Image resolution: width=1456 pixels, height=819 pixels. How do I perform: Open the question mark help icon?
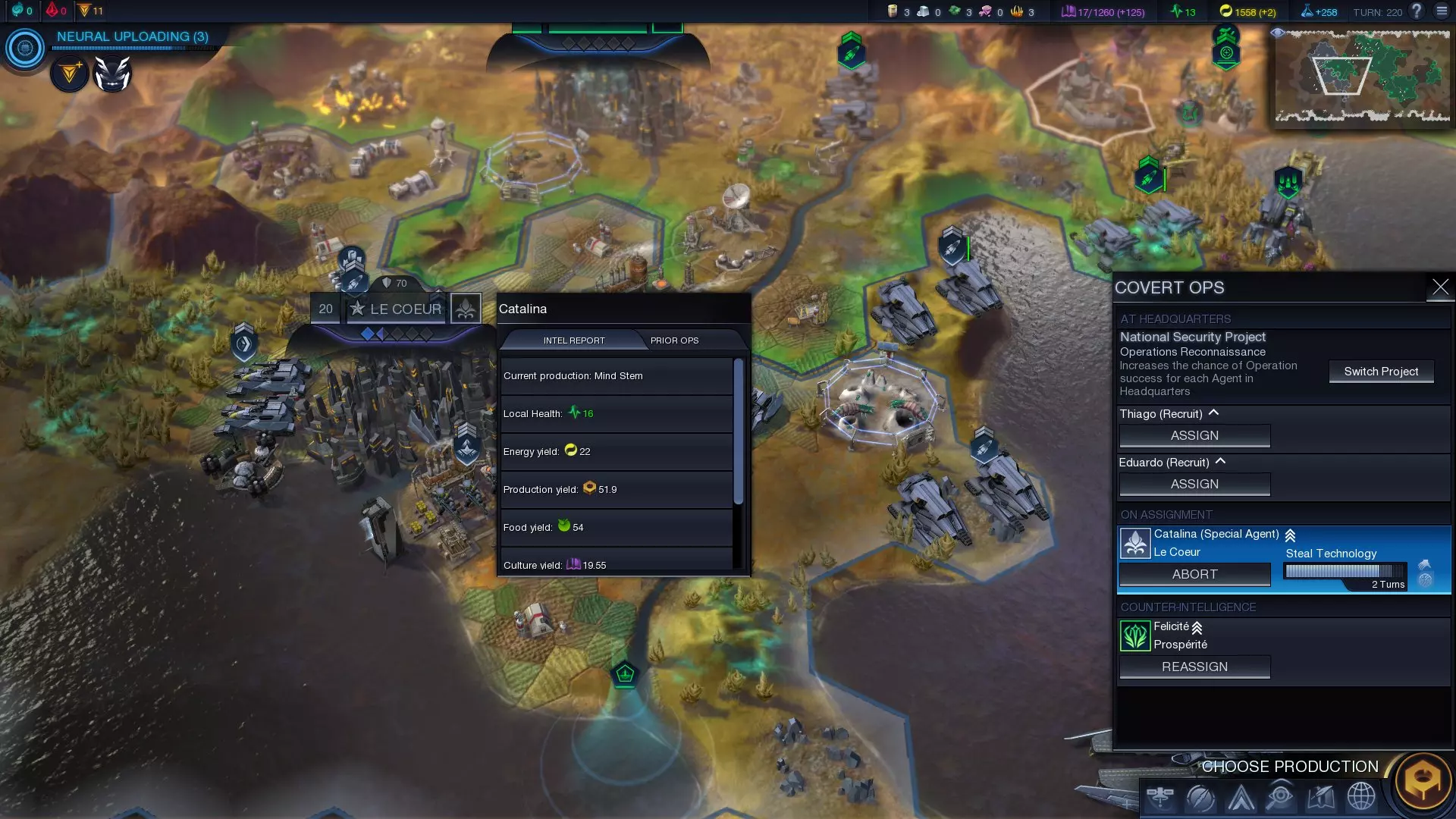1417,11
